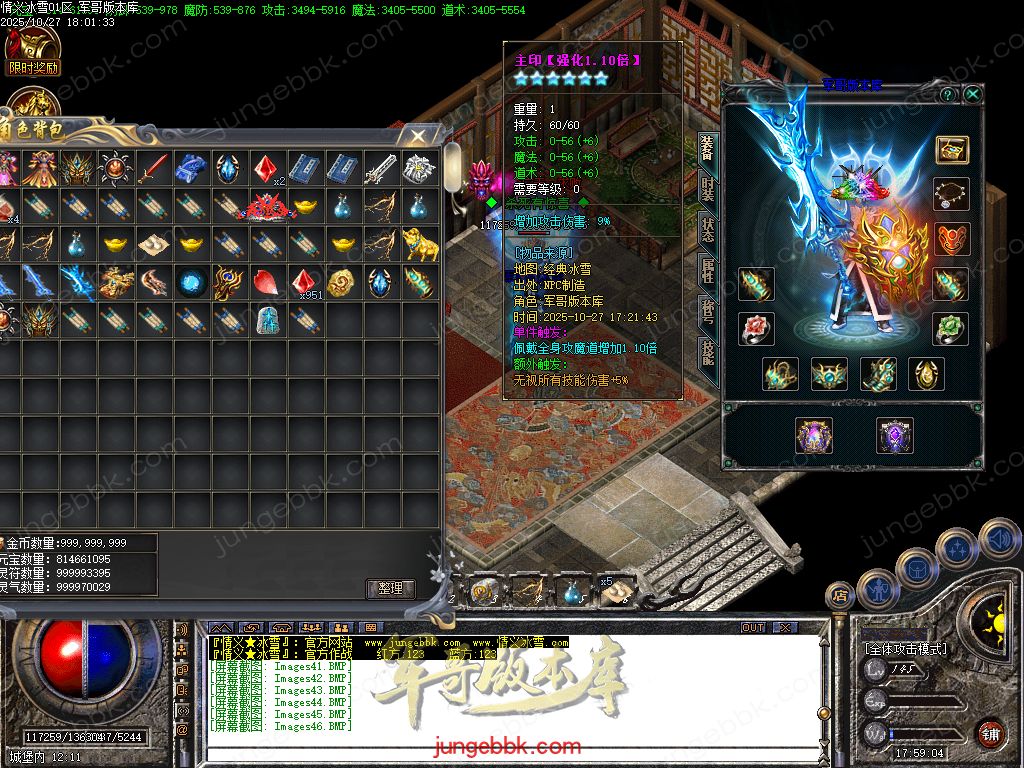This screenshot has height=768, width=1024.
Task: Claim the 限时奖励 timed reward icon
Action: [x=33, y=51]
